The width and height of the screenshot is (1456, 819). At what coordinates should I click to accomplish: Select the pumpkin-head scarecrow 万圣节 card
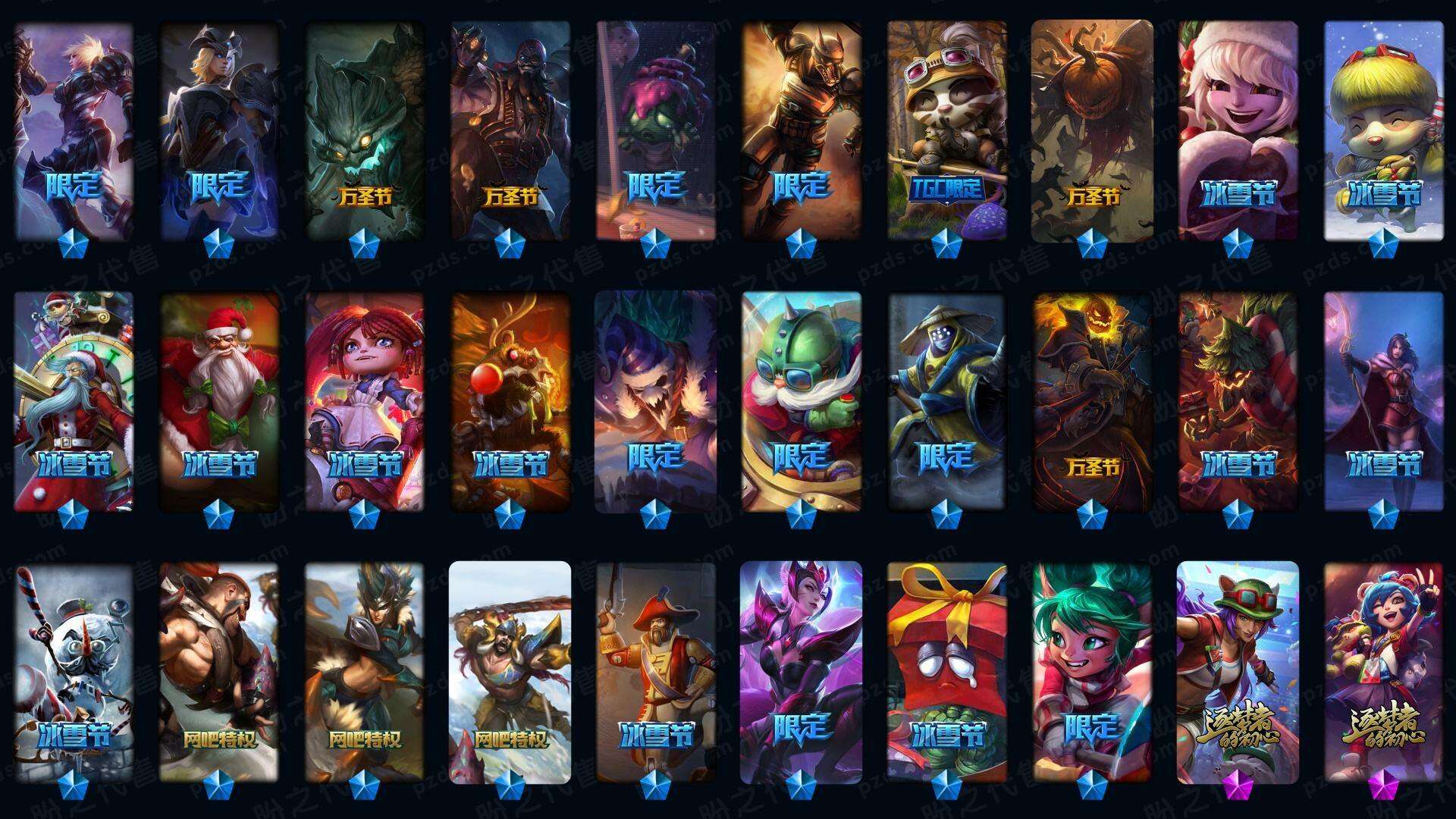click(x=1092, y=130)
